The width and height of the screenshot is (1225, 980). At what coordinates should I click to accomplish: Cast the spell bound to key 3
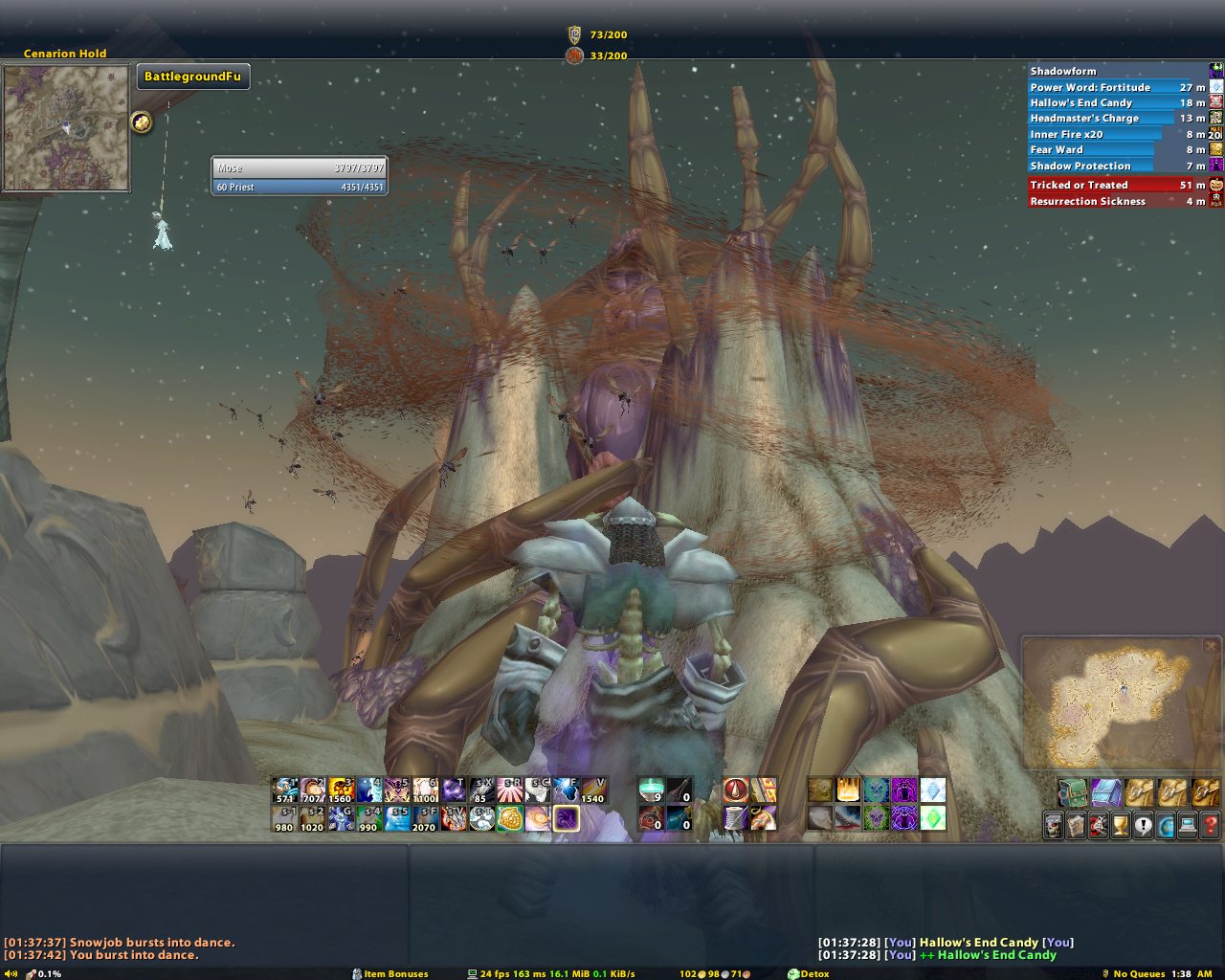[x=342, y=791]
